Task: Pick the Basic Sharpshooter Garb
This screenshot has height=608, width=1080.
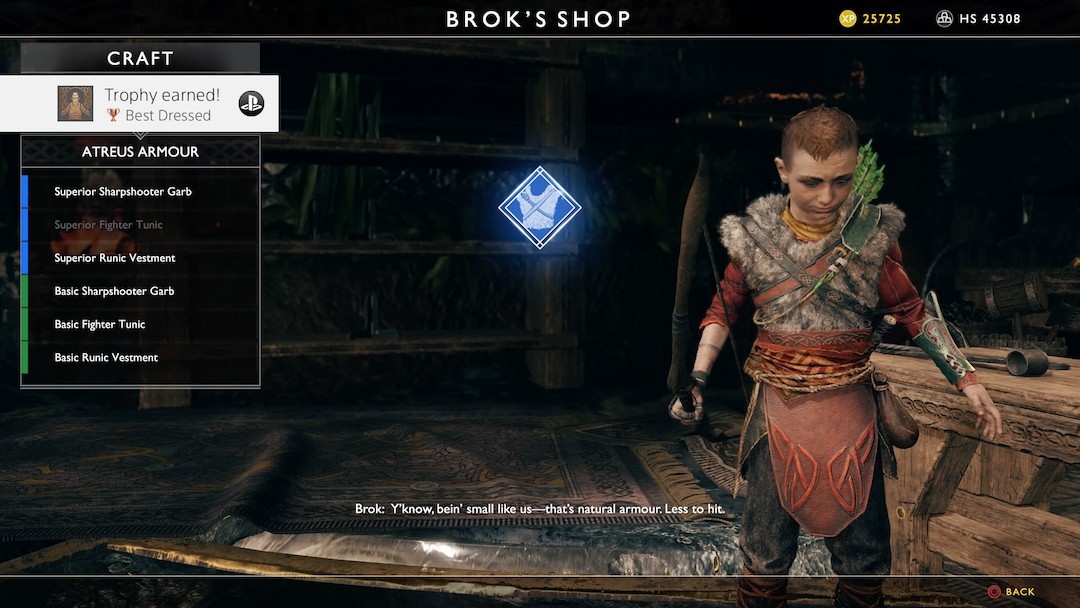Action: 114,291
